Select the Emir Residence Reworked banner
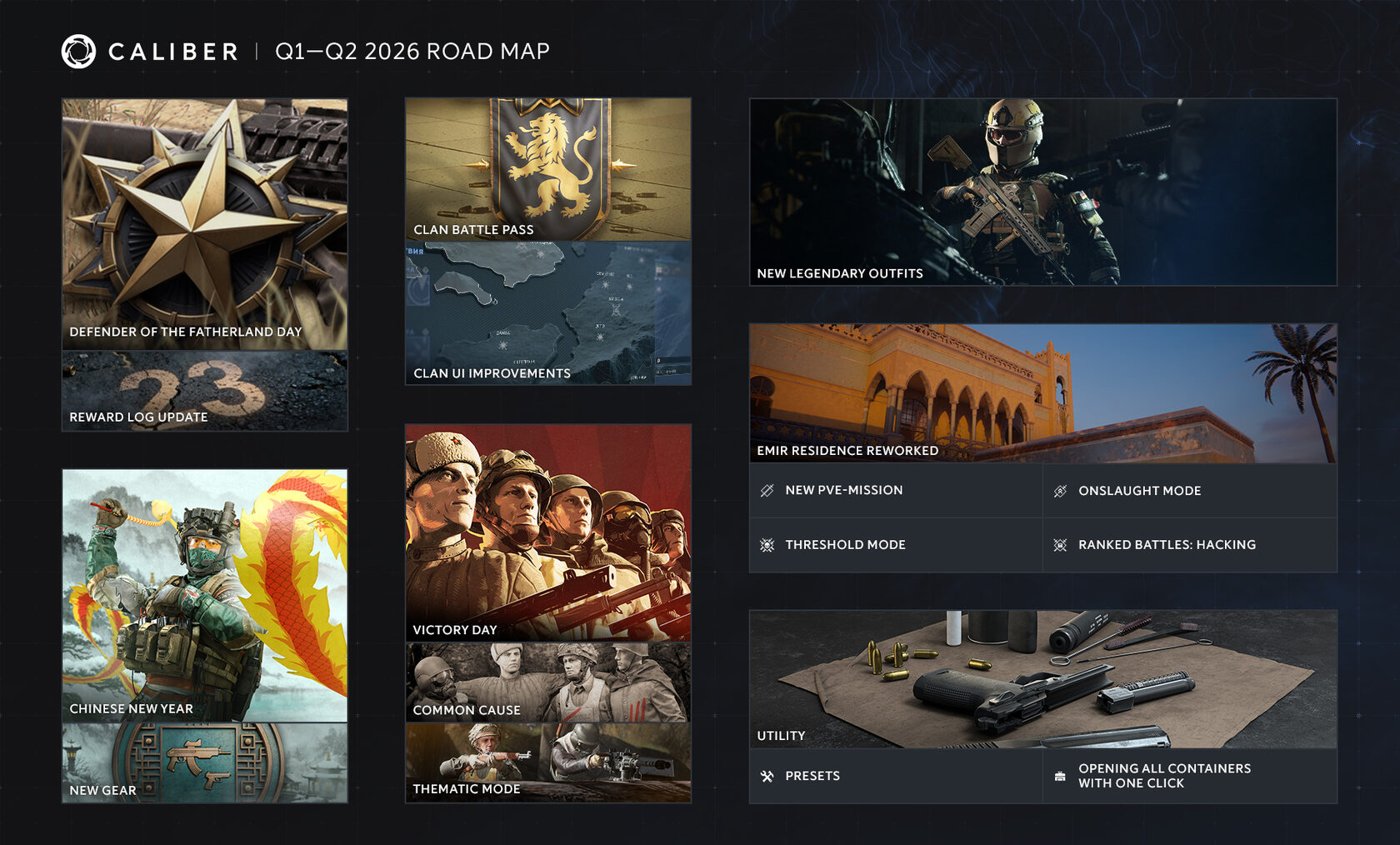The image size is (1400, 845). pos(1042,392)
